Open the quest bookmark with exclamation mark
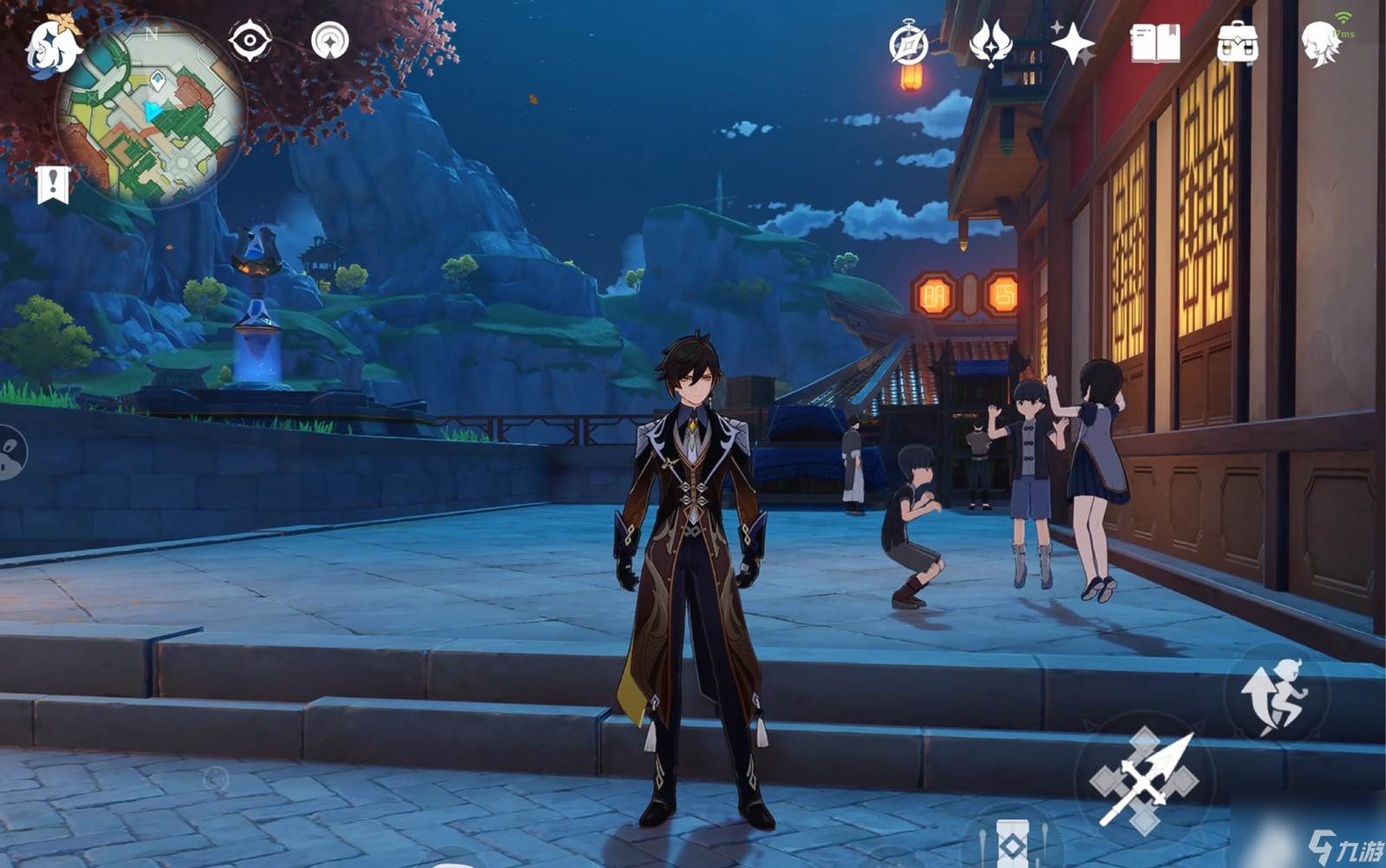 click(53, 185)
